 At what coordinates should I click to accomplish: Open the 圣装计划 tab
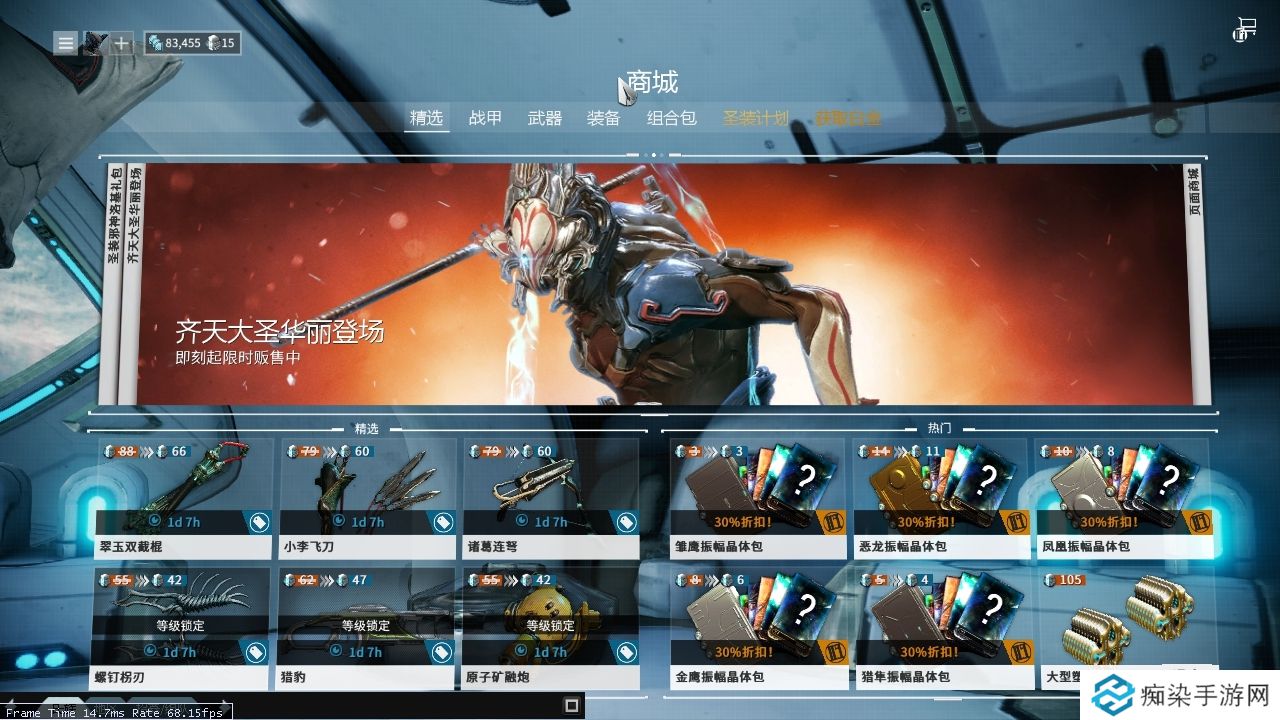click(x=756, y=118)
